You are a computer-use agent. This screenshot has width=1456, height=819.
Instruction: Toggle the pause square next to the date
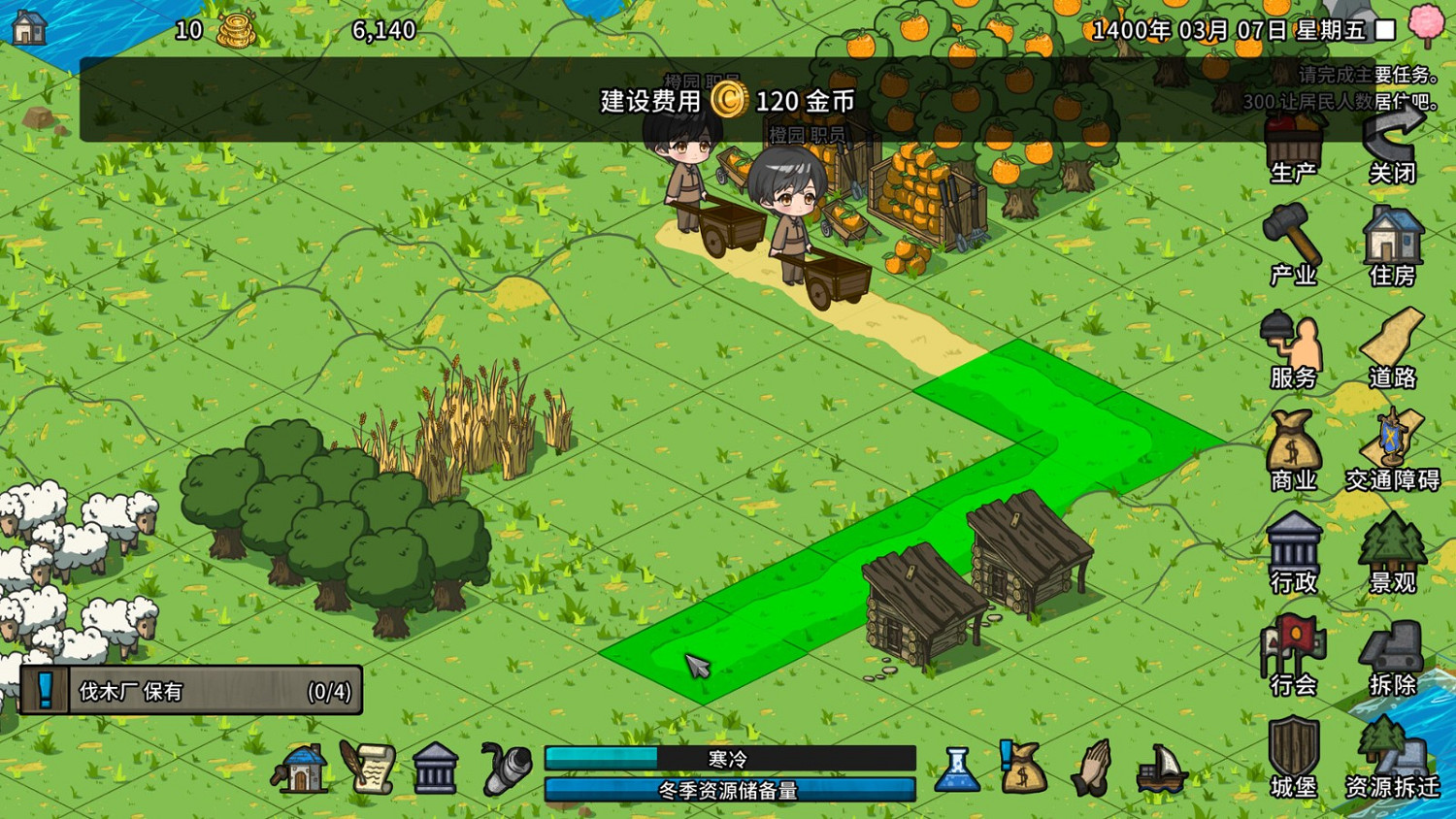(x=1383, y=30)
